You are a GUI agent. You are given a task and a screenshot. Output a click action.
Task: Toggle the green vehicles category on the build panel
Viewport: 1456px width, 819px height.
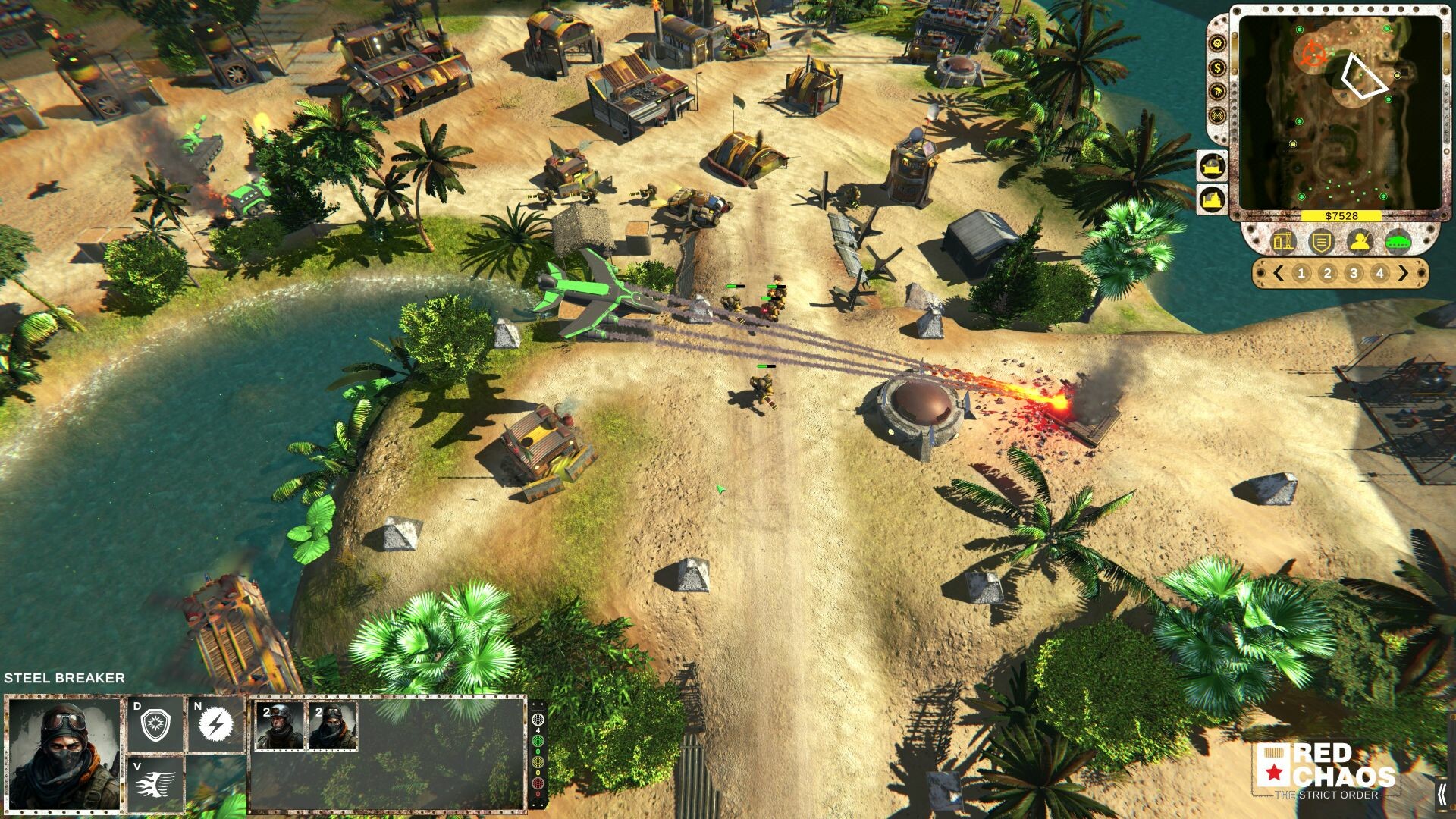1399,242
